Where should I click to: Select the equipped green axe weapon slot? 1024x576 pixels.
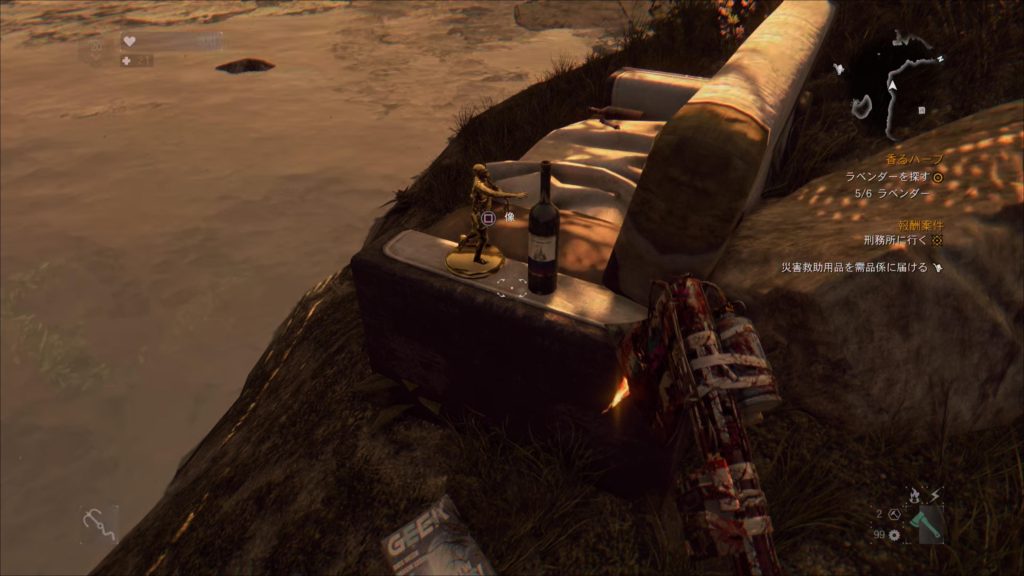[929, 521]
